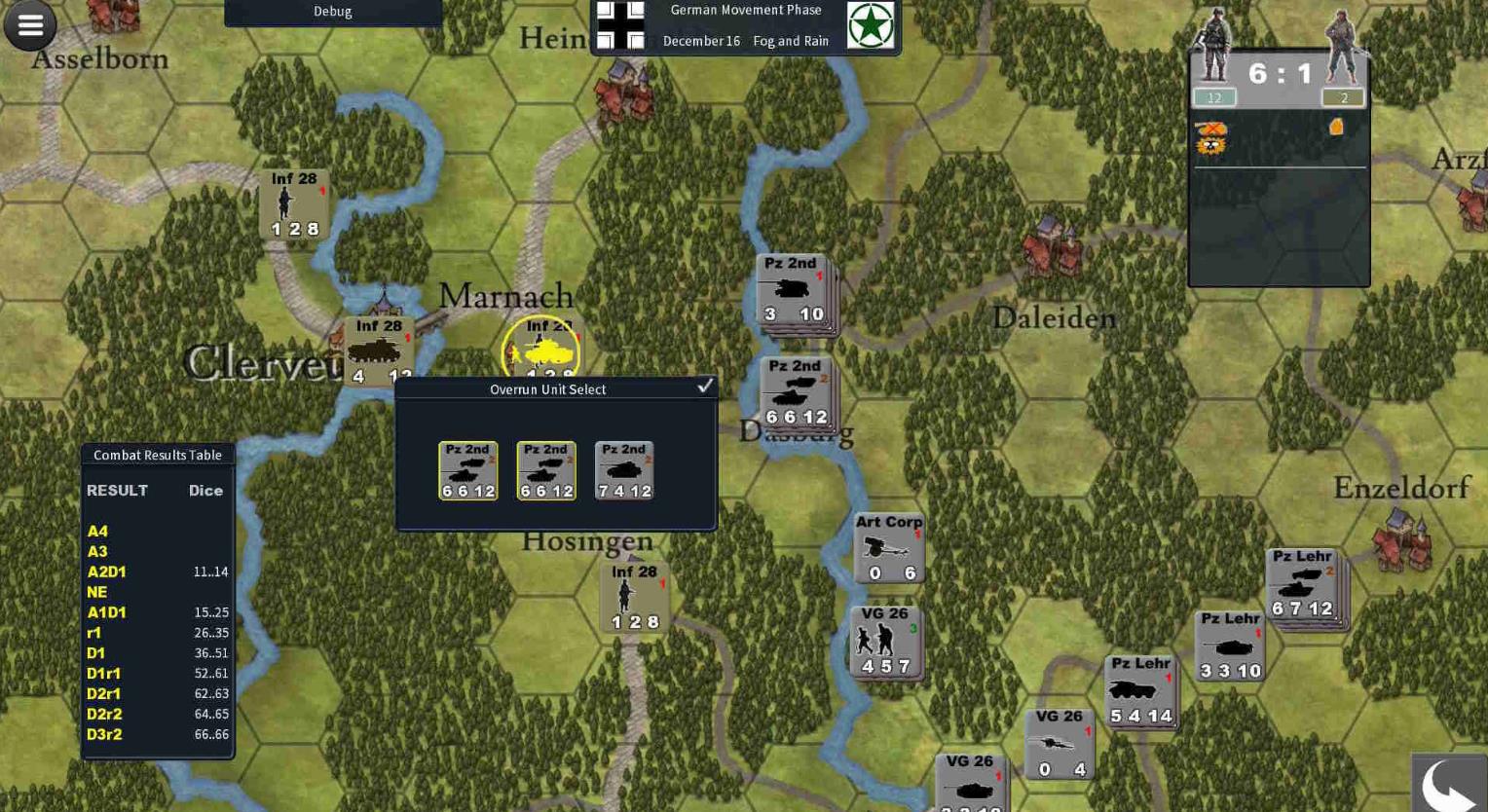Deselect the first highlighted Pz 2nd unit in overrun dialog
Viewport: 1488px width, 812px height.
(x=467, y=470)
